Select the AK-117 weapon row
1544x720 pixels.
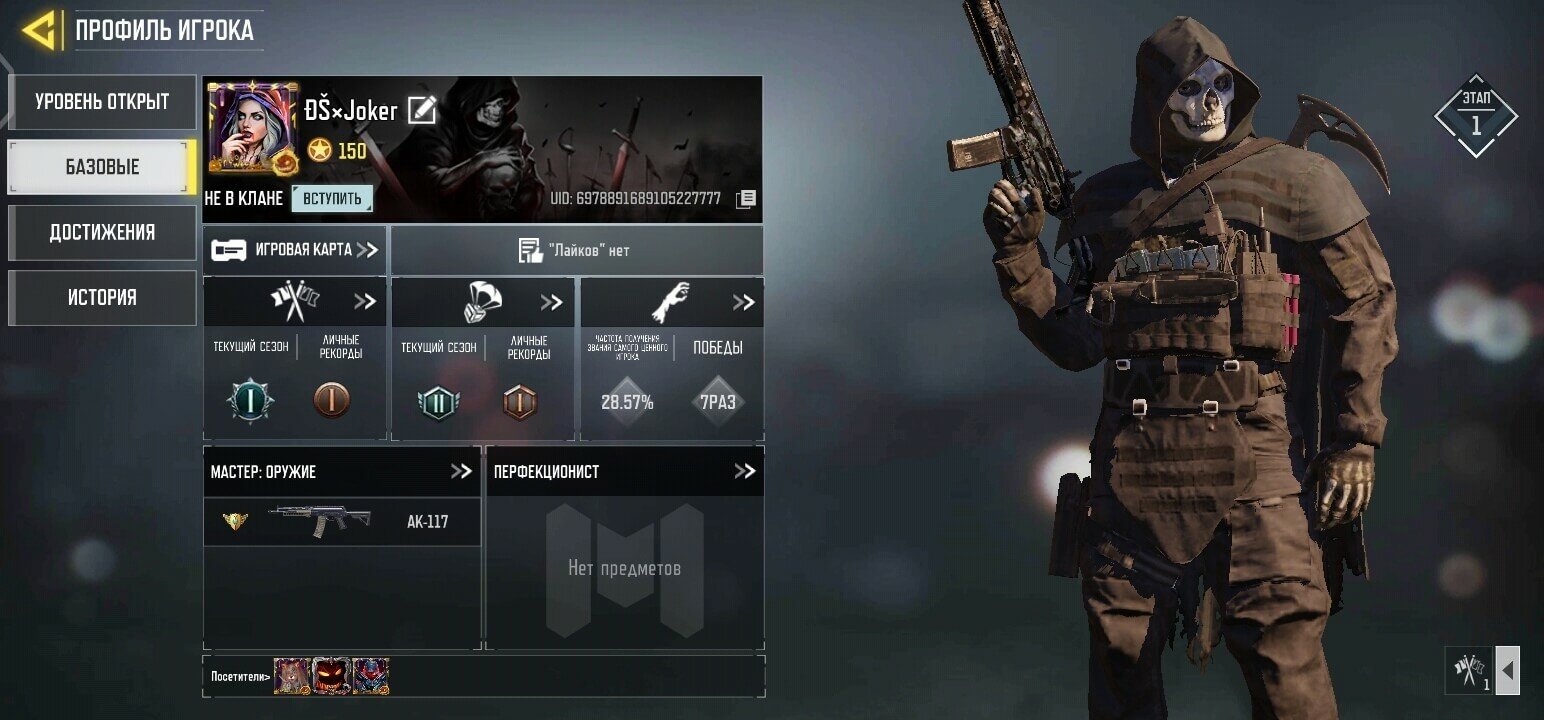tap(341, 522)
